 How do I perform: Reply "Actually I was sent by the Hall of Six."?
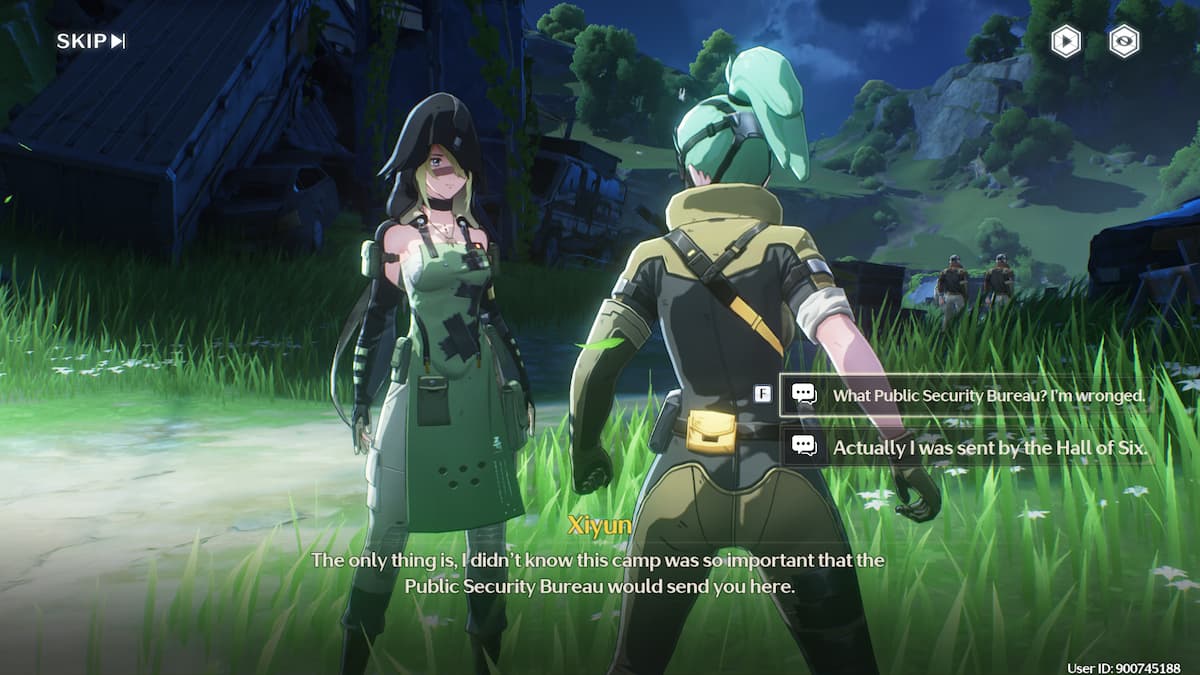(988, 448)
